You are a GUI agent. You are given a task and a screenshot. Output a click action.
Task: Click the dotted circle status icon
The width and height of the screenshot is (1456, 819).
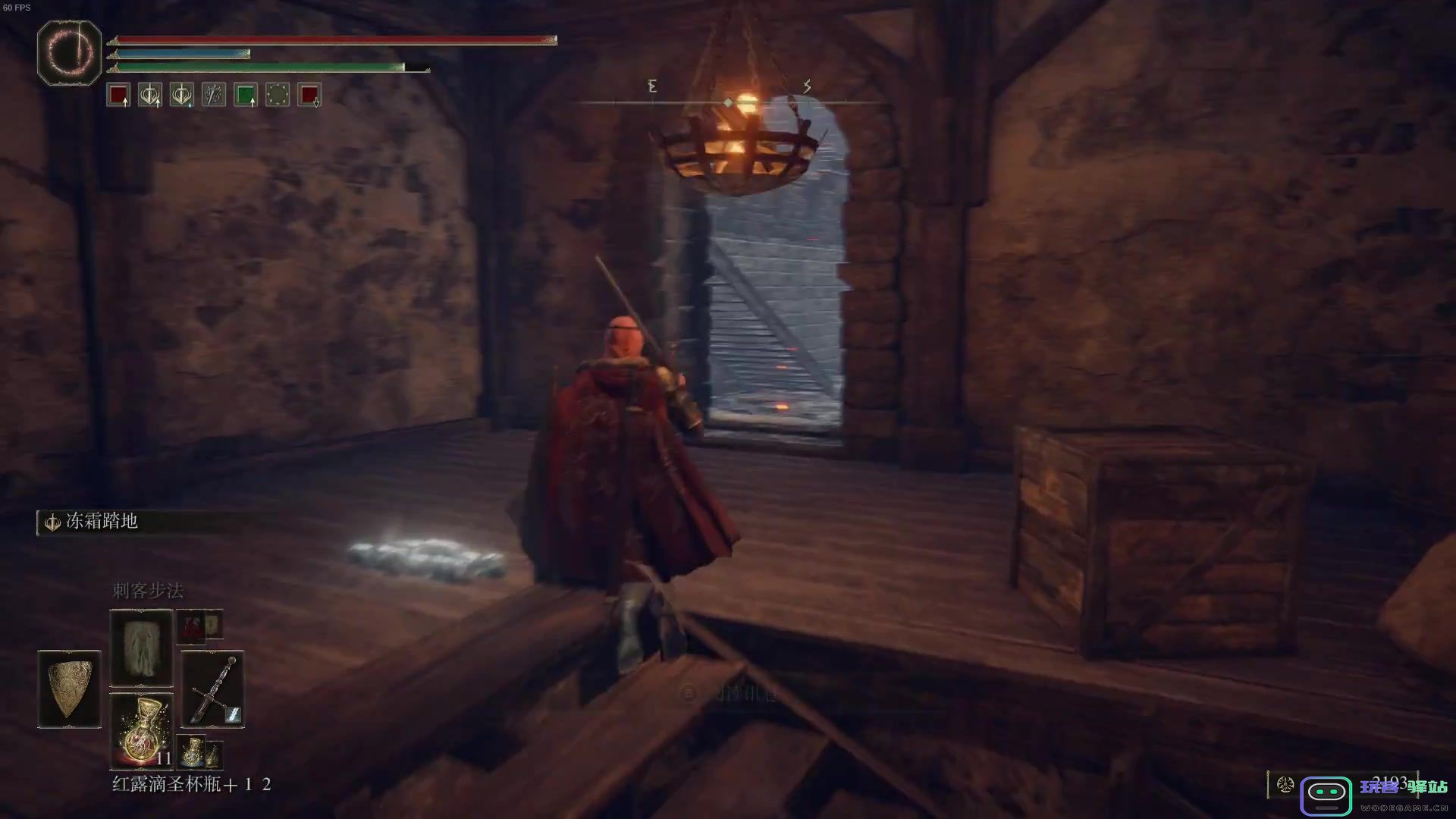pyautogui.click(x=278, y=96)
